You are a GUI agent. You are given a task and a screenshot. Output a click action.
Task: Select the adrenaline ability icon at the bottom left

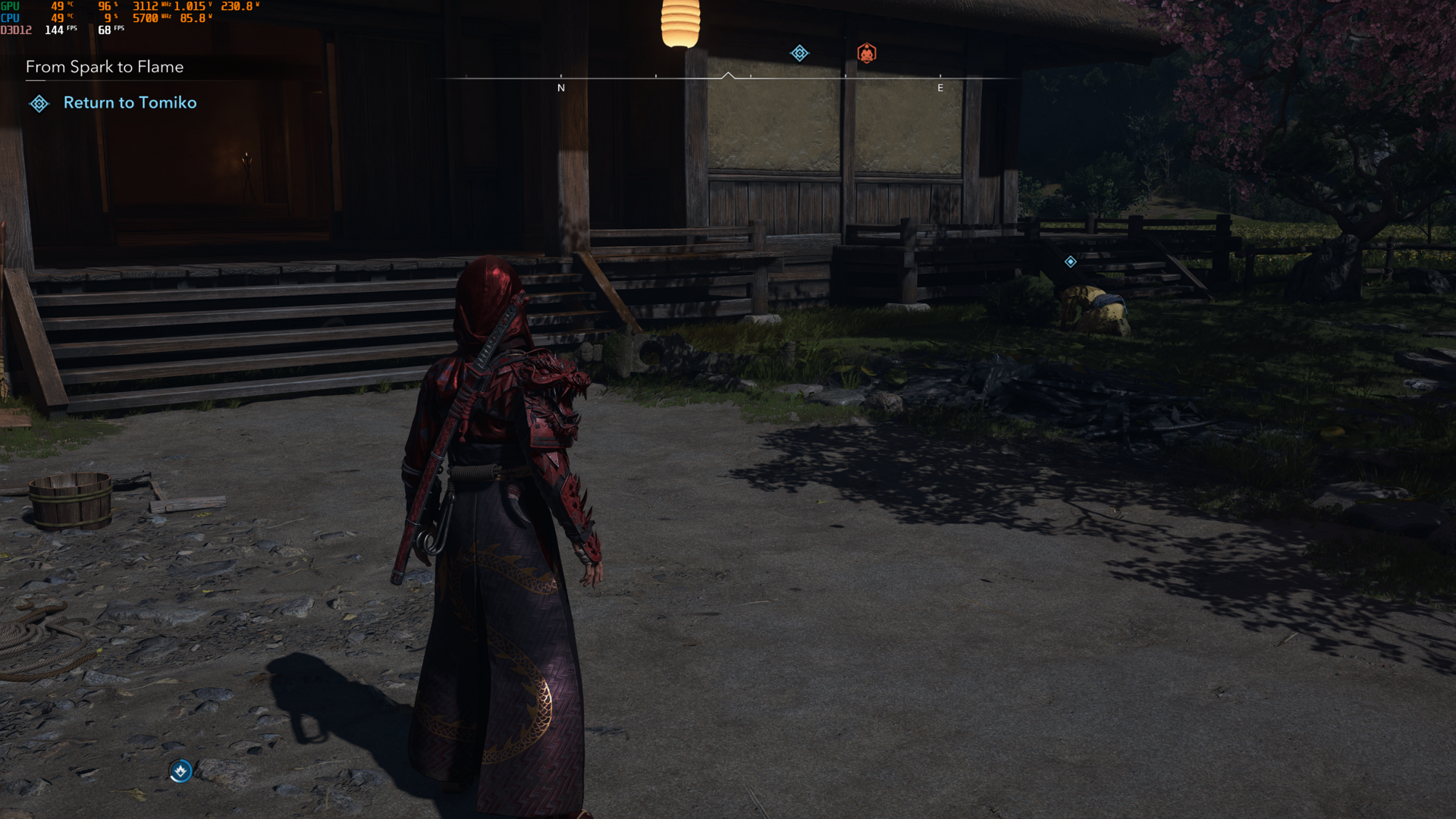(x=180, y=769)
